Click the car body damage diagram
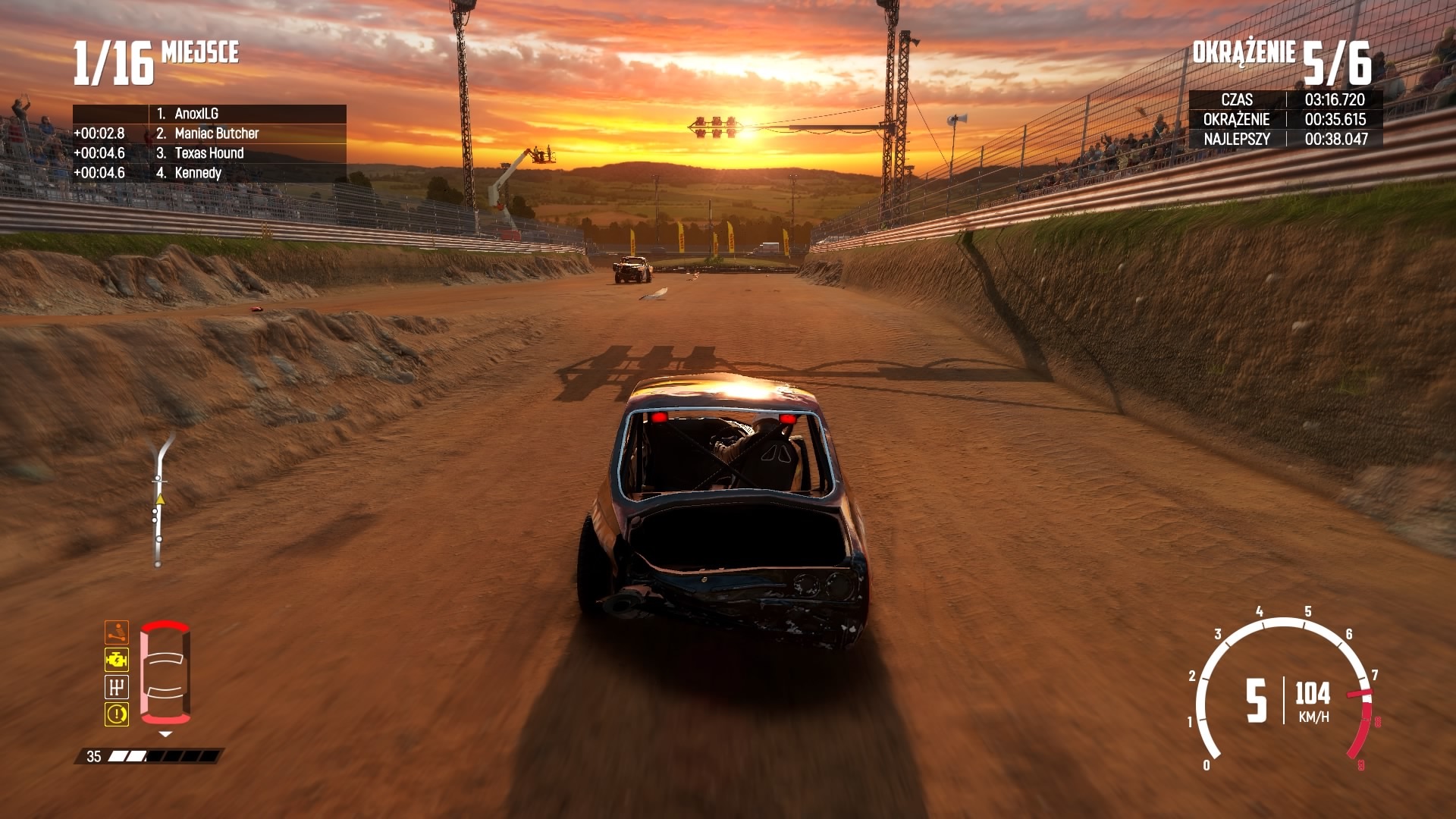This screenshot has width=1456, height=819. pos(165,673)
